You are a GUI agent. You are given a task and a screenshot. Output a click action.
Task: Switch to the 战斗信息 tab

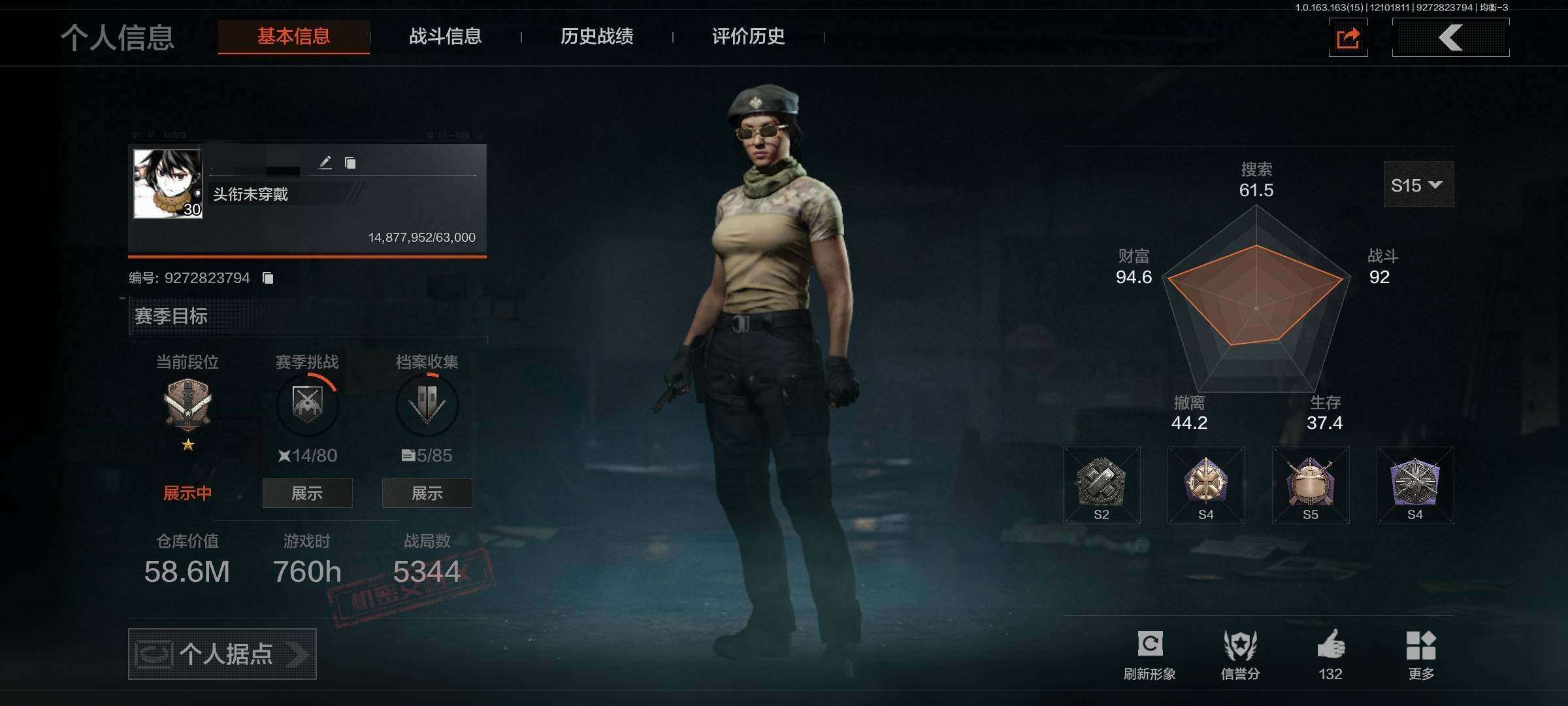445,37
